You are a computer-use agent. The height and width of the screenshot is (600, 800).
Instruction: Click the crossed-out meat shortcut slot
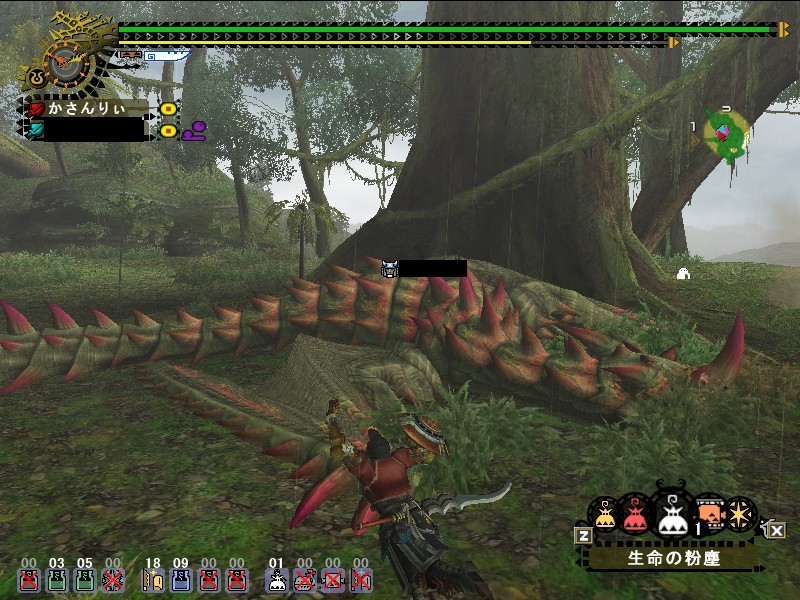(305, 580)
